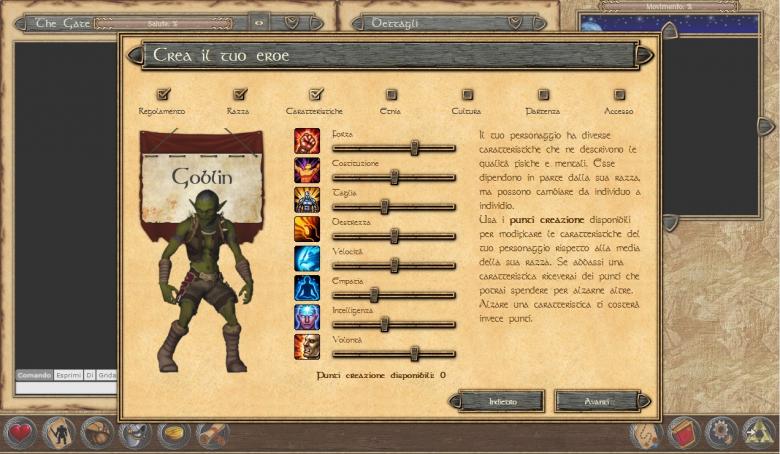Select the Accesso step checkbox

619,95
